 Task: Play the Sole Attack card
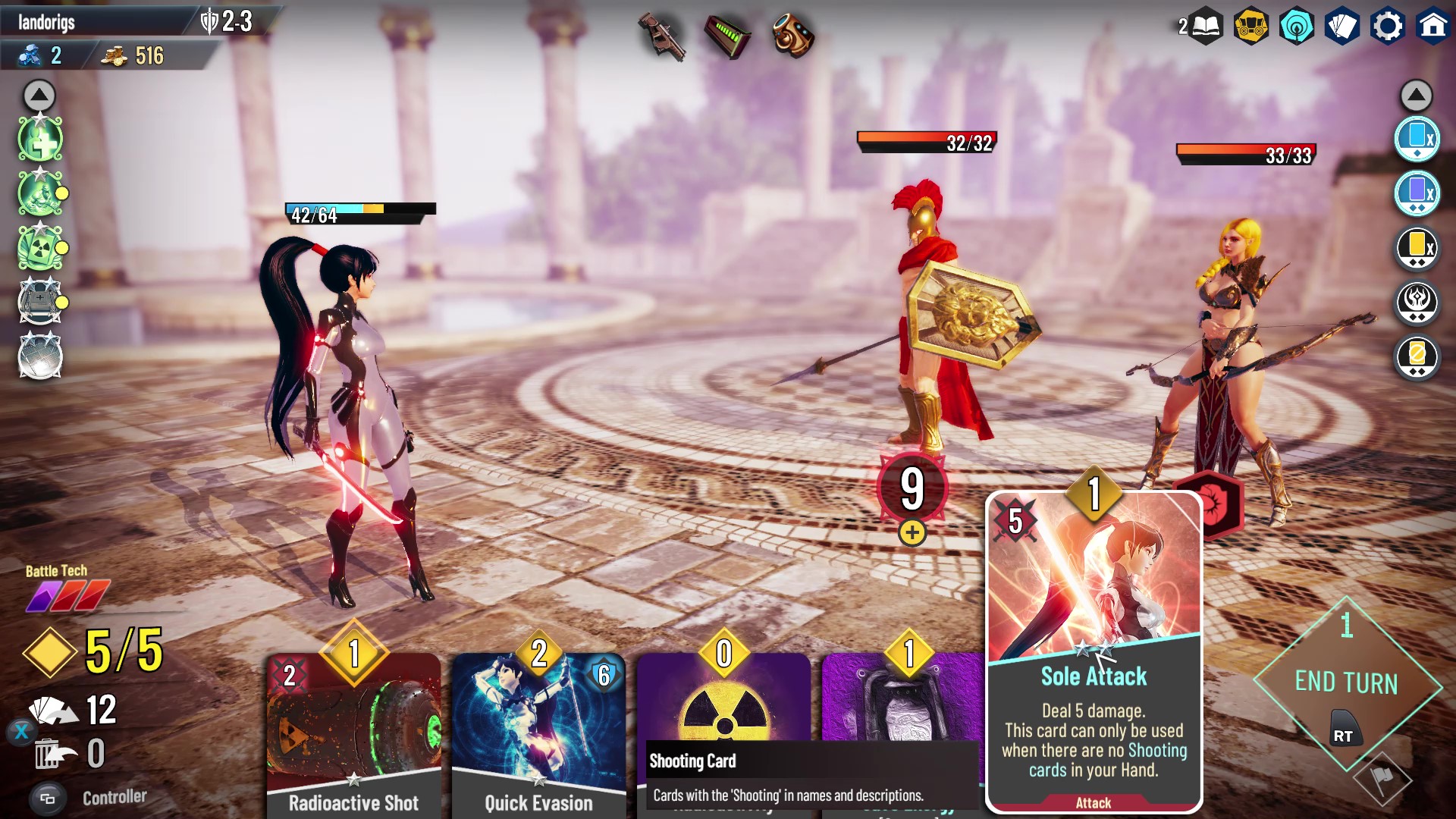click(1094, 652)
